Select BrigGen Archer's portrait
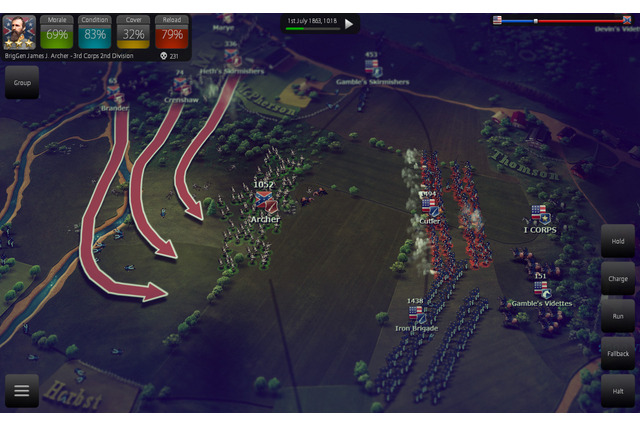The height and width of the screenshot is (426, 640). (x=20, y=31)
